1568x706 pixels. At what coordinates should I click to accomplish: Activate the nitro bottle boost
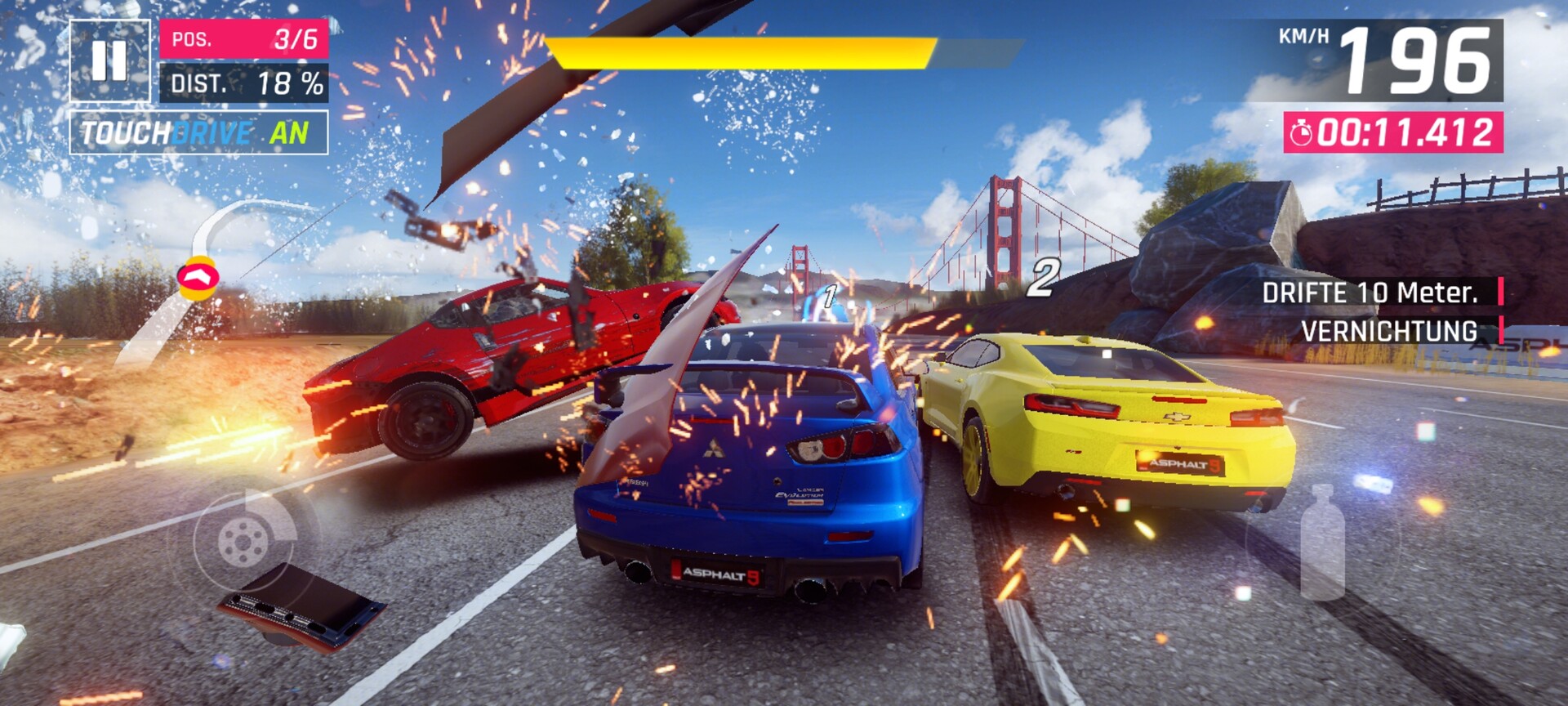[x=1322, y=542]
